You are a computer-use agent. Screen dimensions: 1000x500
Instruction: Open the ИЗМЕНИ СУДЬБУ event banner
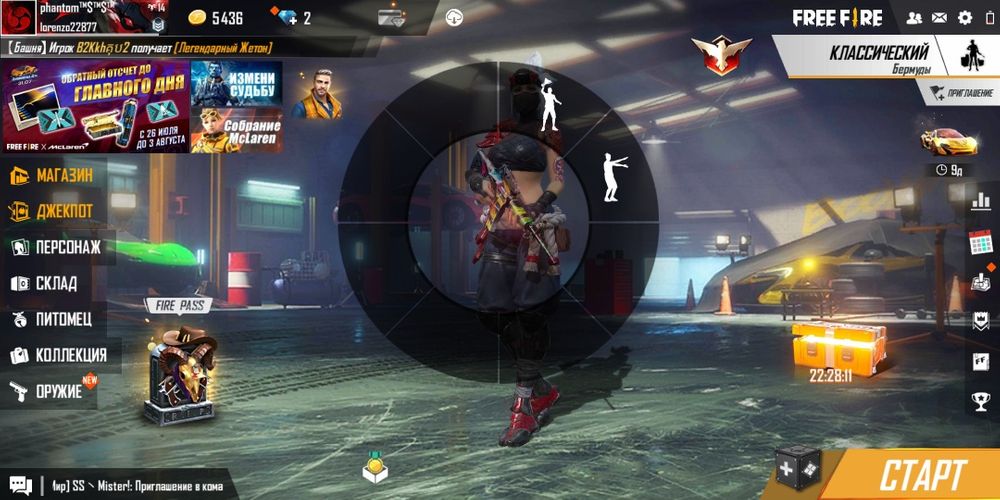pos(236,82)
